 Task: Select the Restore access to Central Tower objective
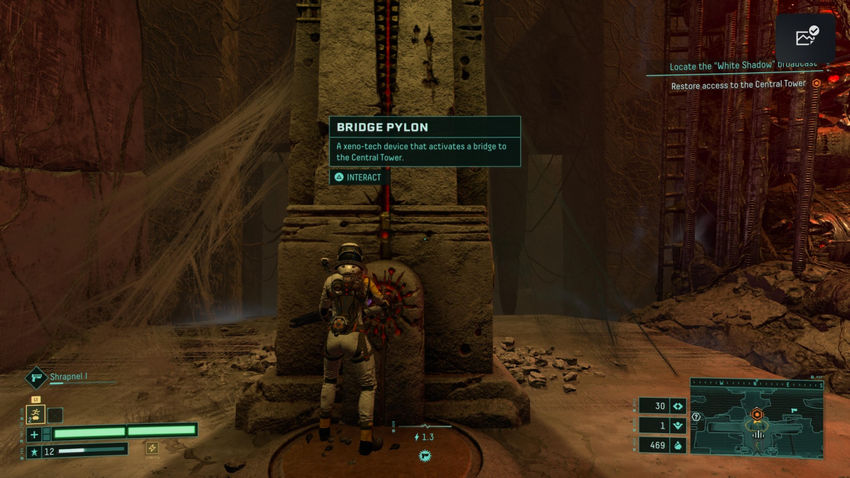pos(738,84)
